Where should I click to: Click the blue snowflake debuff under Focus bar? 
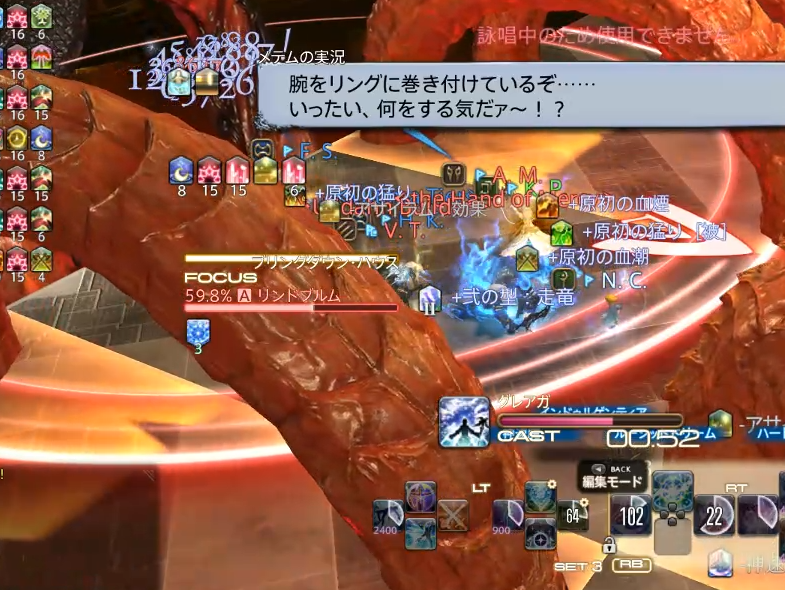tap(198, 331)
